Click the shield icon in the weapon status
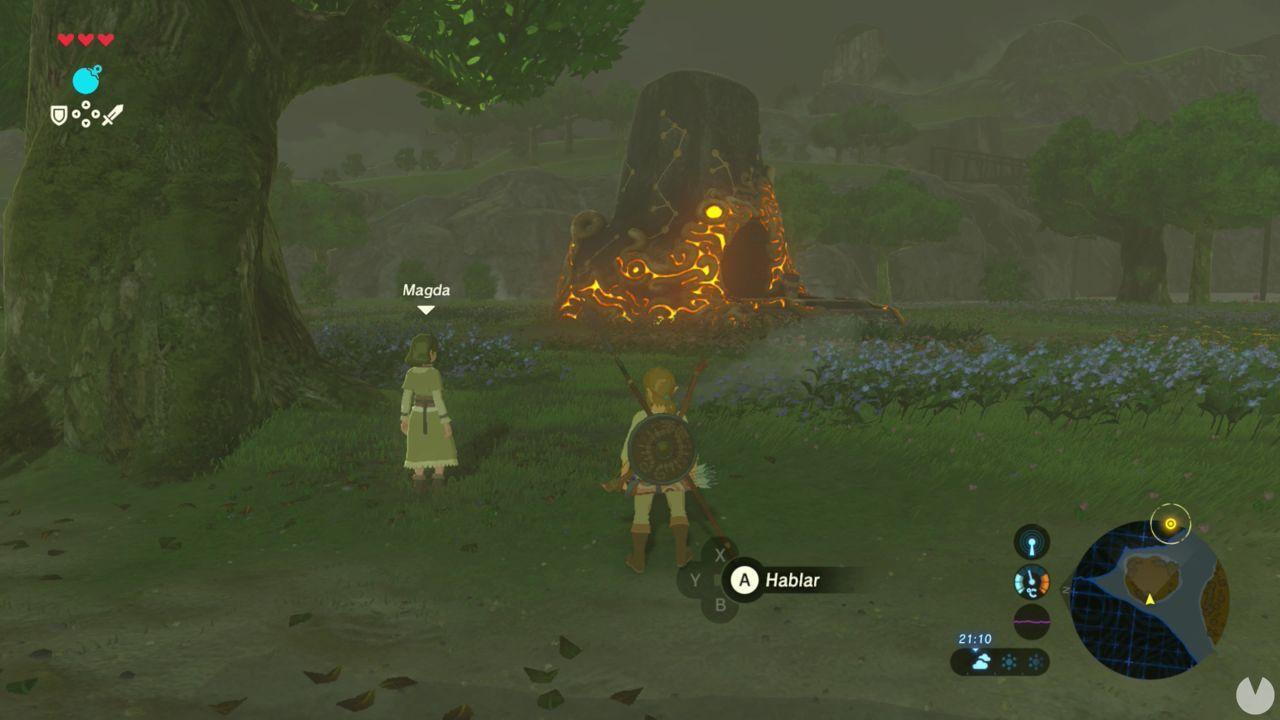 (58, 115)
